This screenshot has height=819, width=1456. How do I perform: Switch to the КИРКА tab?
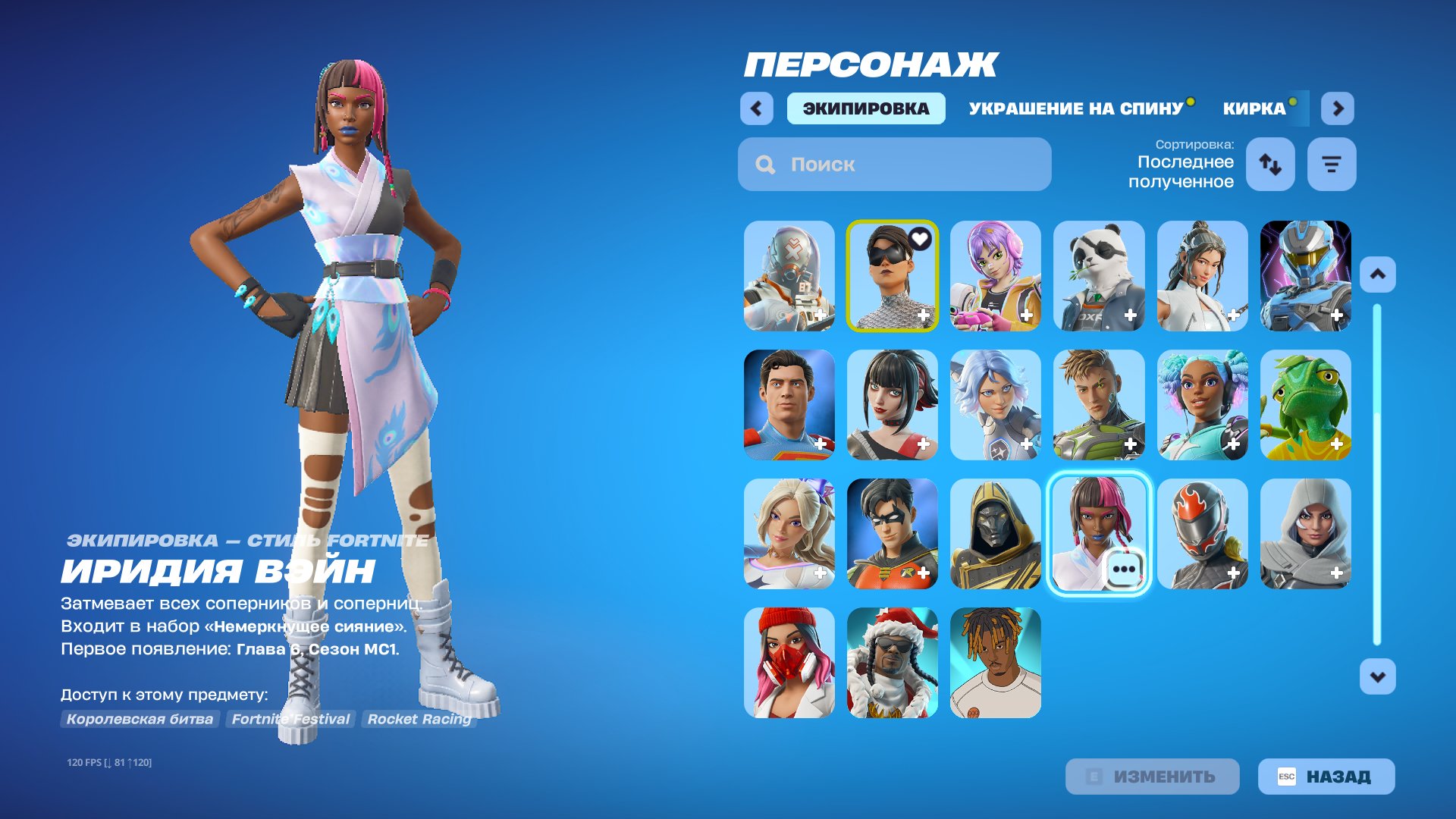(1252, 108)
